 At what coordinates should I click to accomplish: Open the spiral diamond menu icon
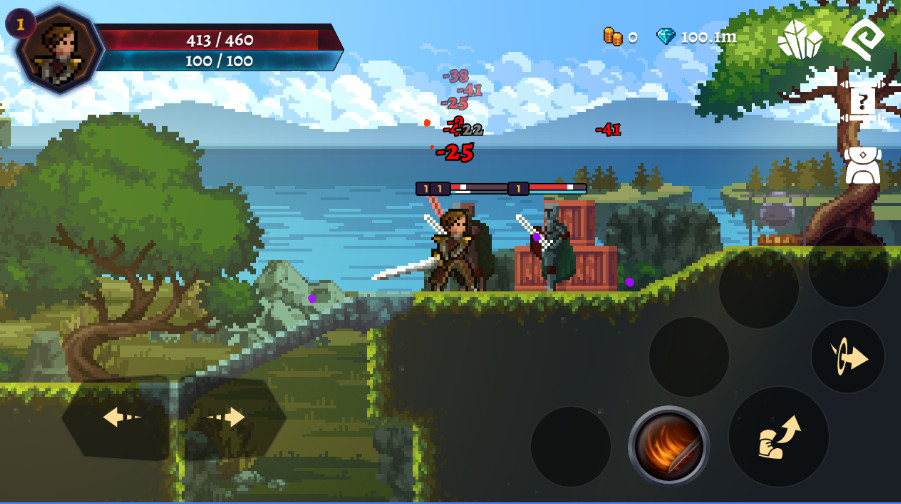tap(862, 38)
